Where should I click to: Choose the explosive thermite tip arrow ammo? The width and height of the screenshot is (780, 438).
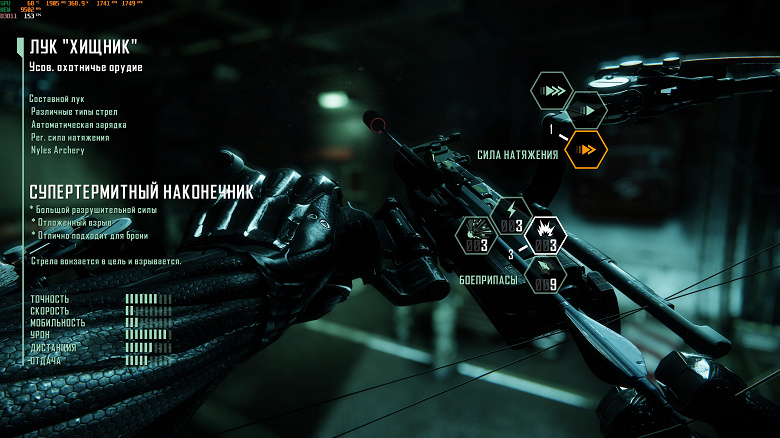pyautogui.click(x=546, y=237)
